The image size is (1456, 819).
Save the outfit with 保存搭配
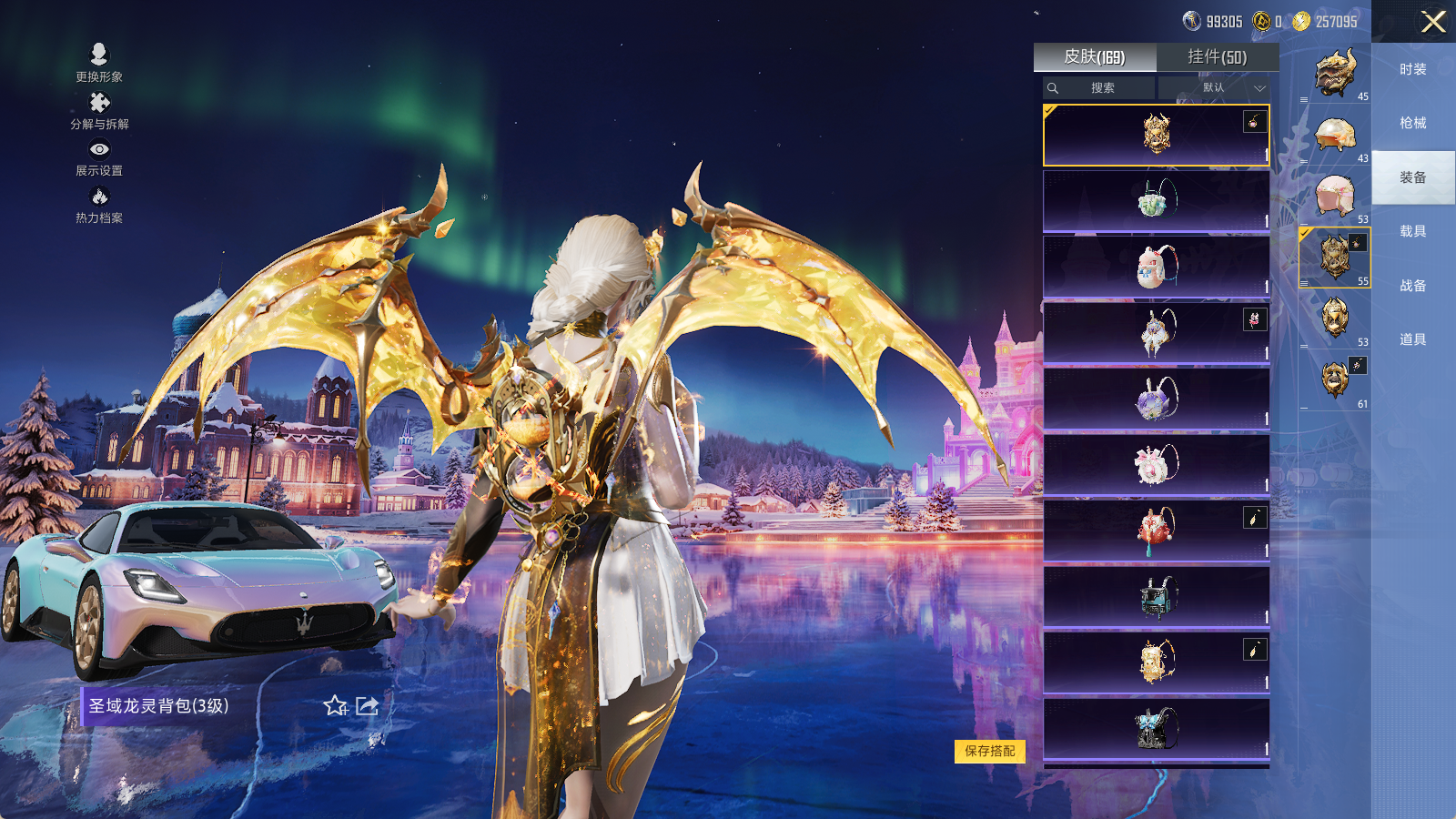tap(989, 751)
